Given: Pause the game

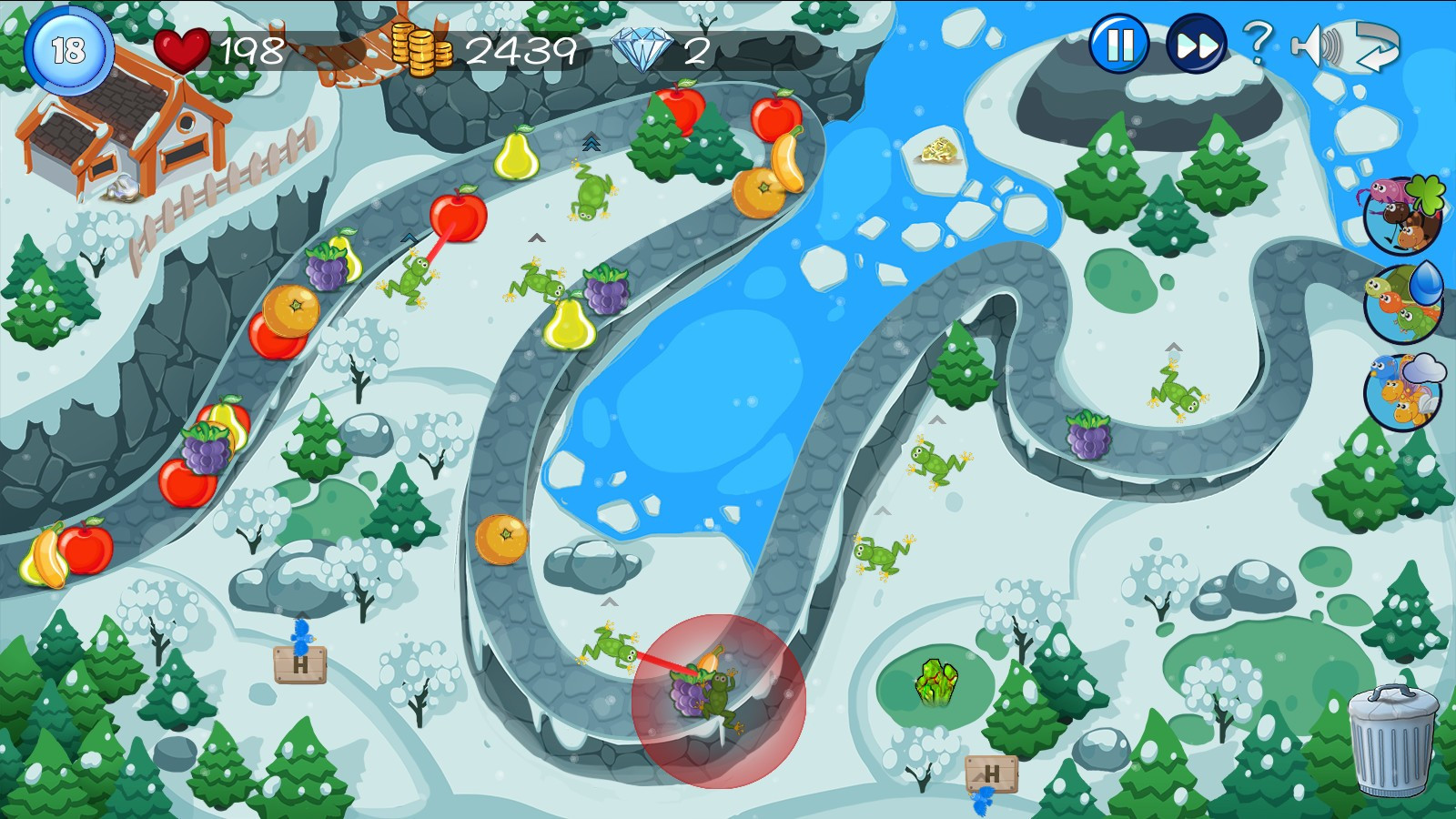Looking at the screenshot, I should pos(1120,43).
